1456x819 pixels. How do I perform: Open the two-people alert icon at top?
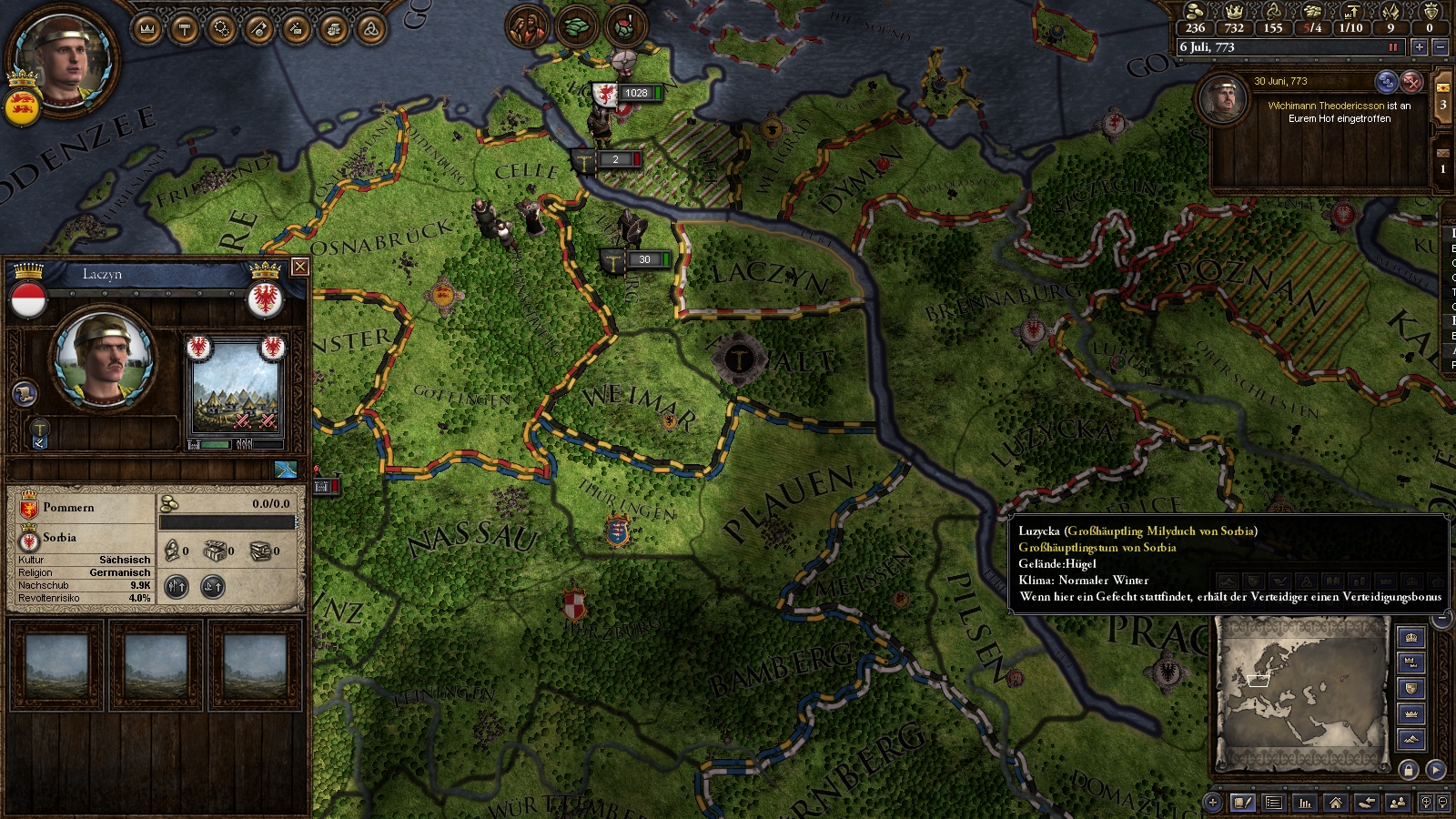526,26
